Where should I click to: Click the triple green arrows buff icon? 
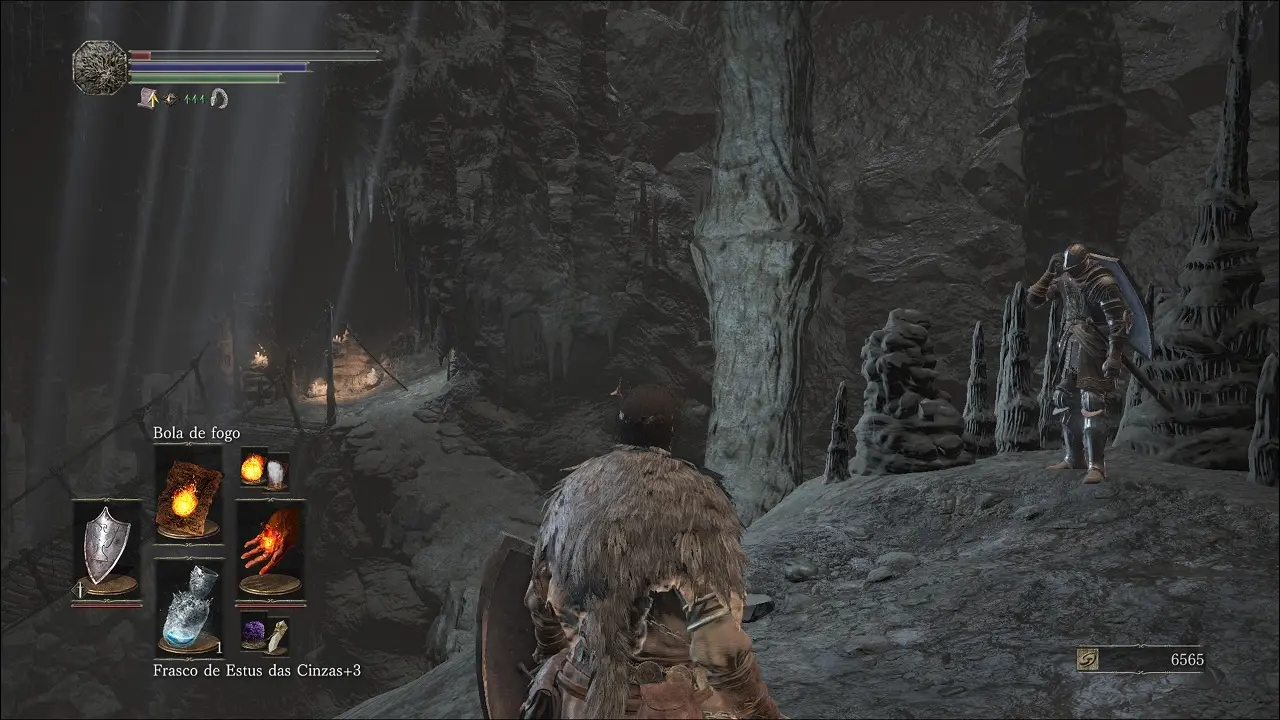coord(195,98)
